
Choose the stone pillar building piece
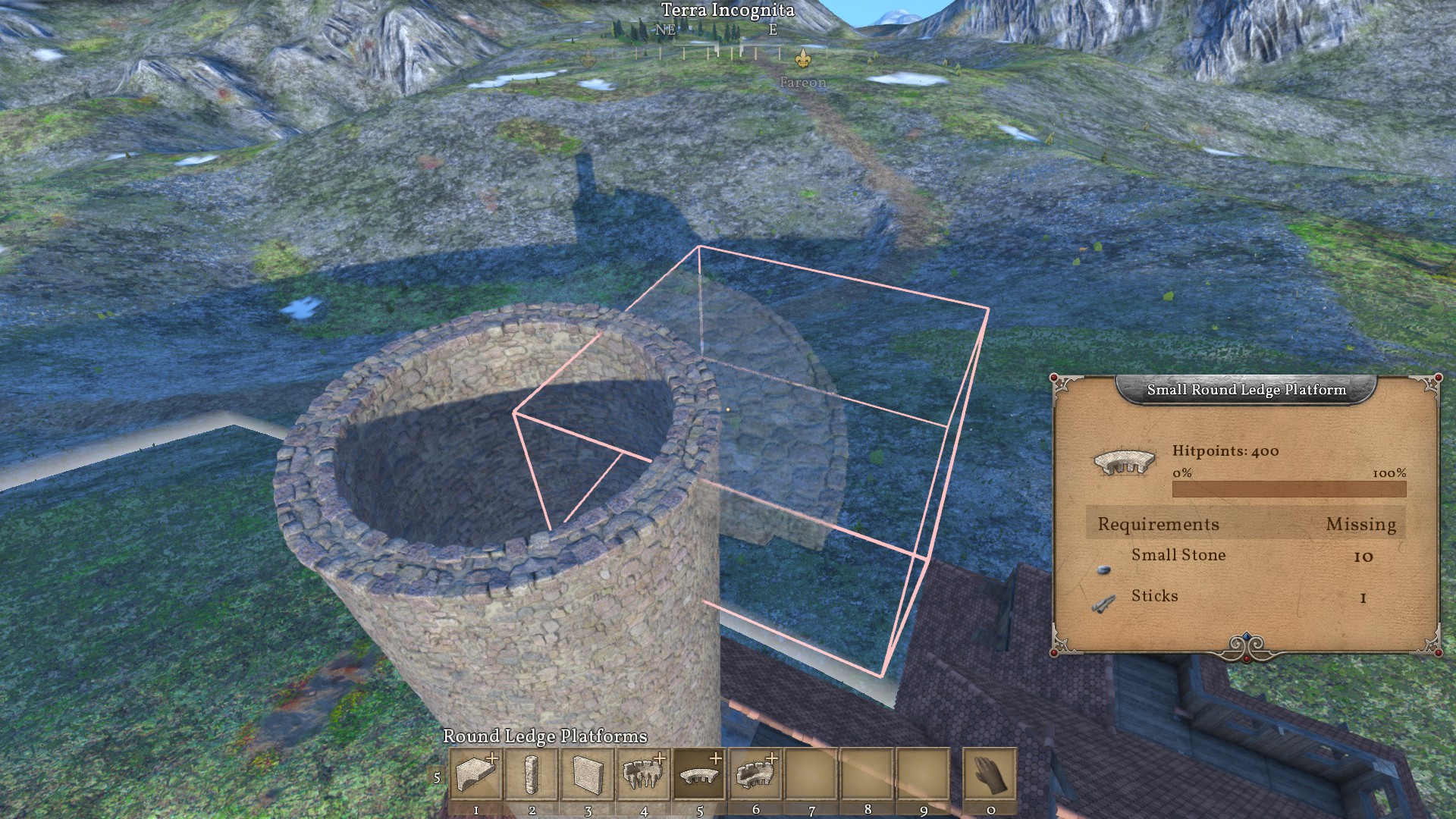[532, 774]
